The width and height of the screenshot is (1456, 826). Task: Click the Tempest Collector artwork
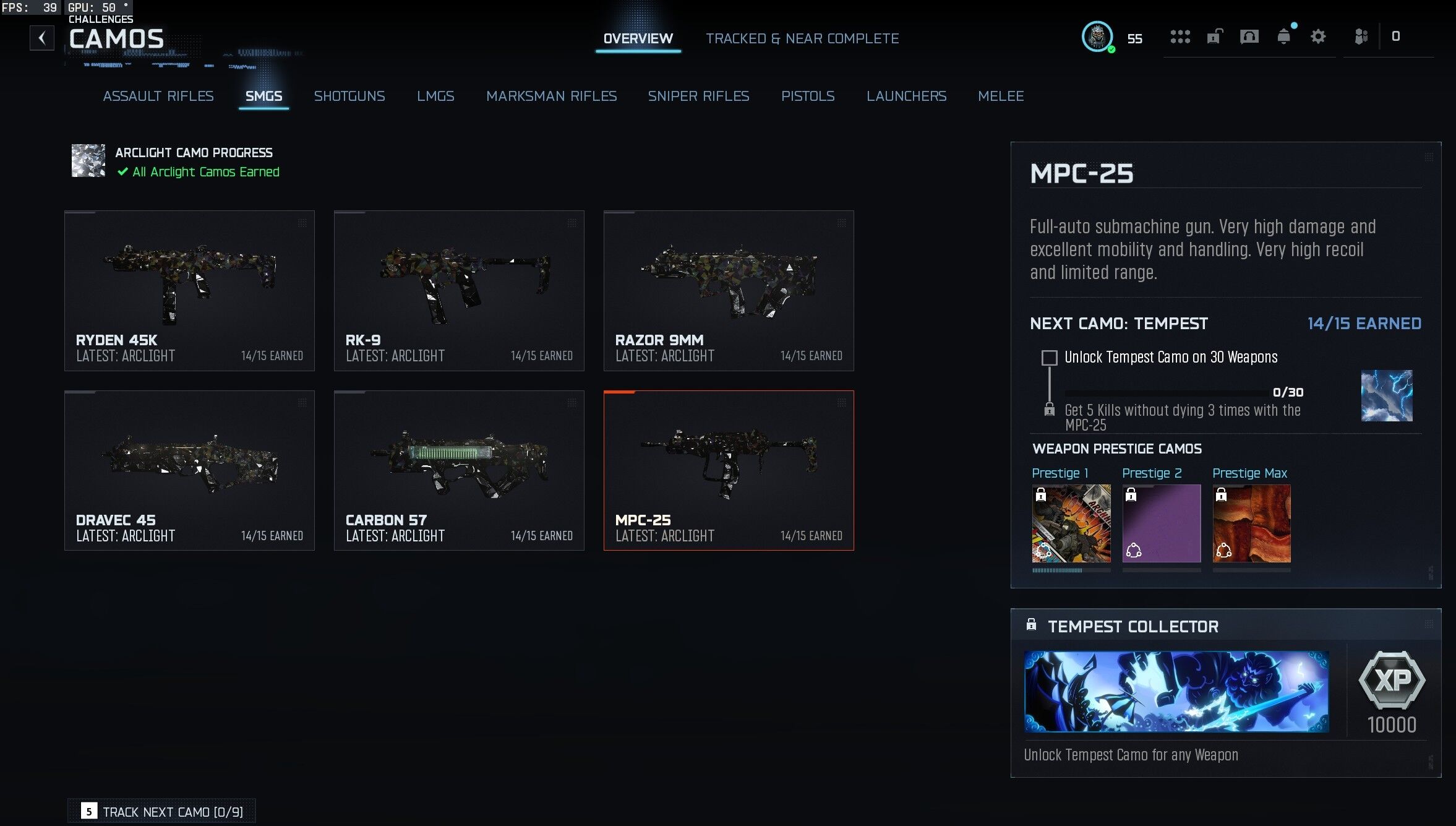pos(1177,692)
